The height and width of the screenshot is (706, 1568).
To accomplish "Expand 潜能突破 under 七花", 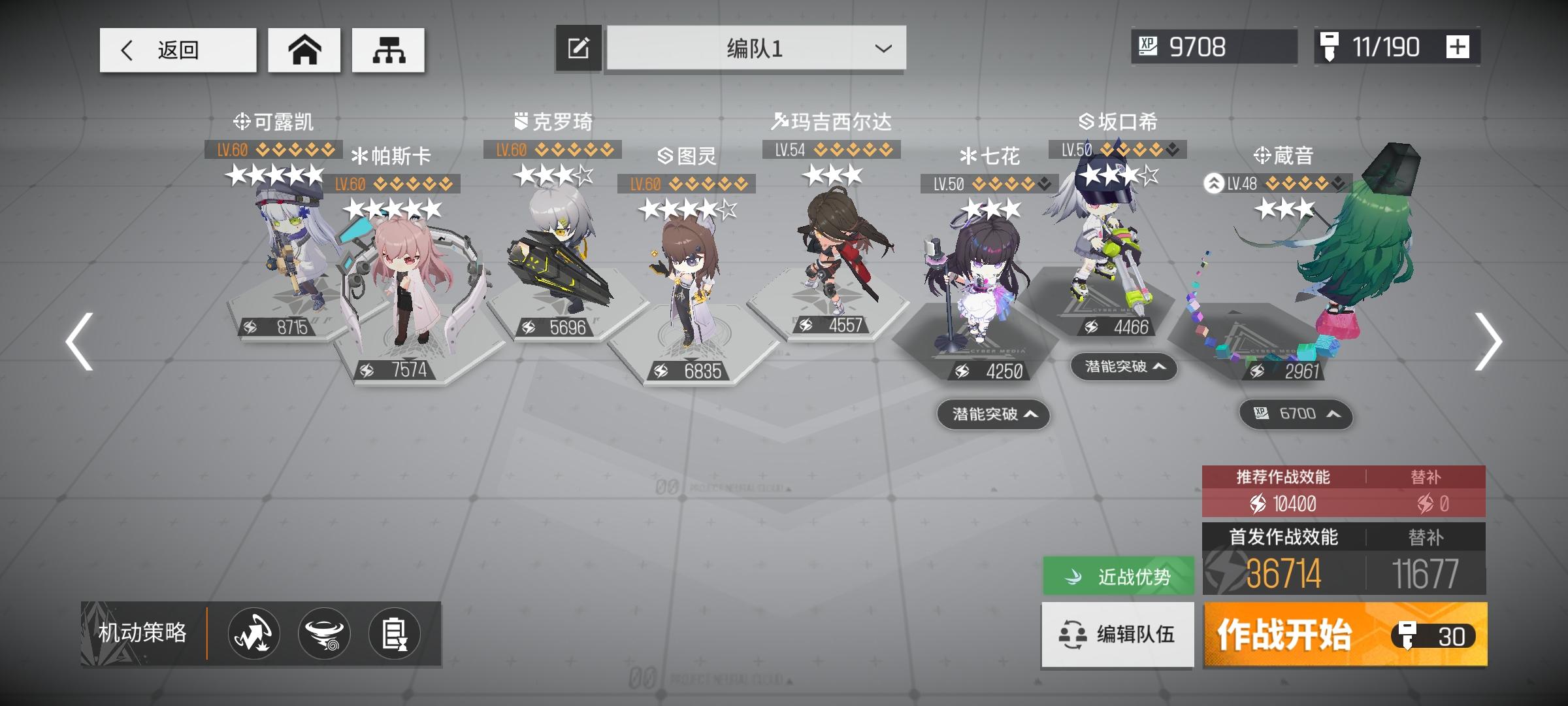I will pos(993,415).
